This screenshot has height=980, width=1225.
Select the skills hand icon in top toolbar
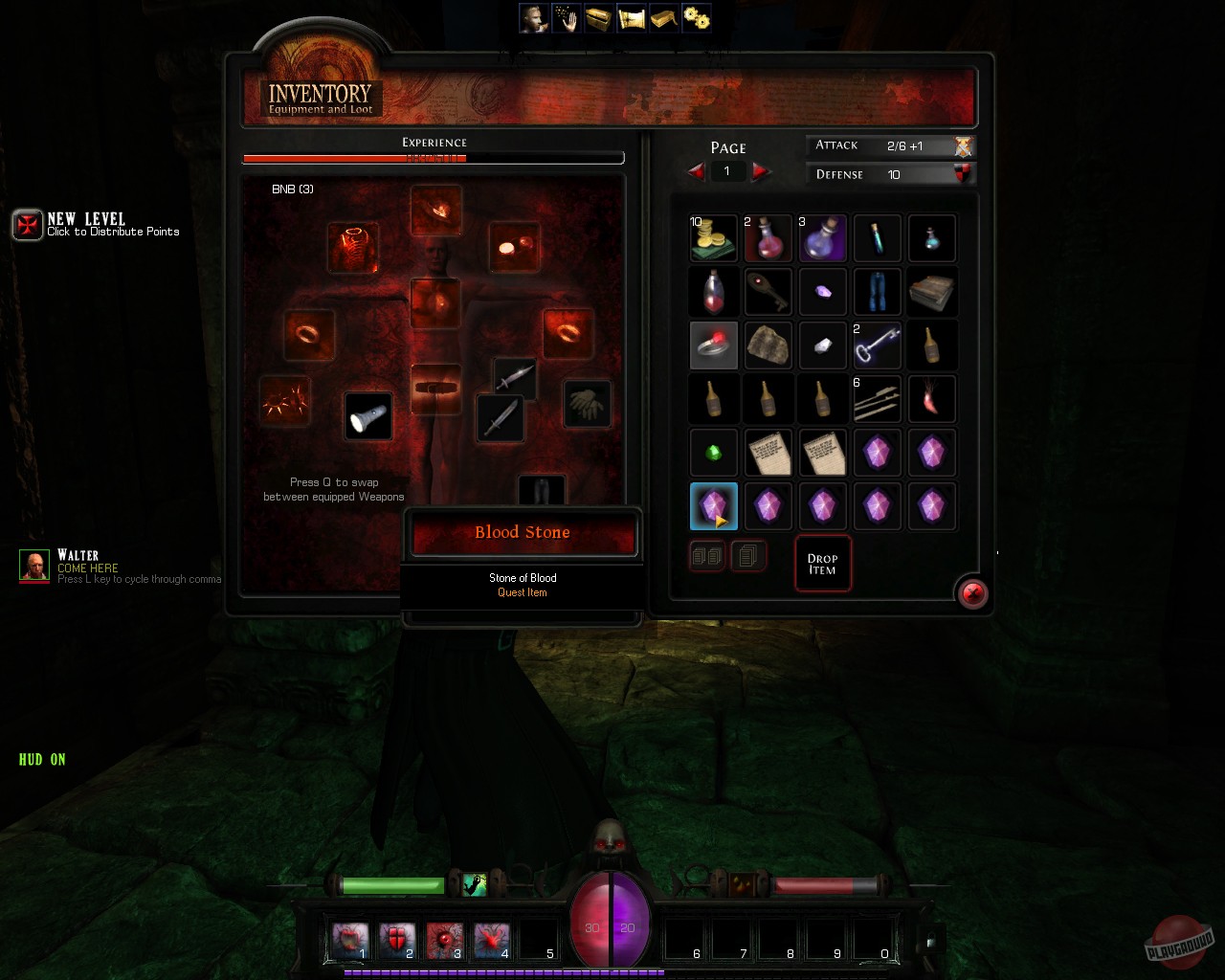point(565,17)
